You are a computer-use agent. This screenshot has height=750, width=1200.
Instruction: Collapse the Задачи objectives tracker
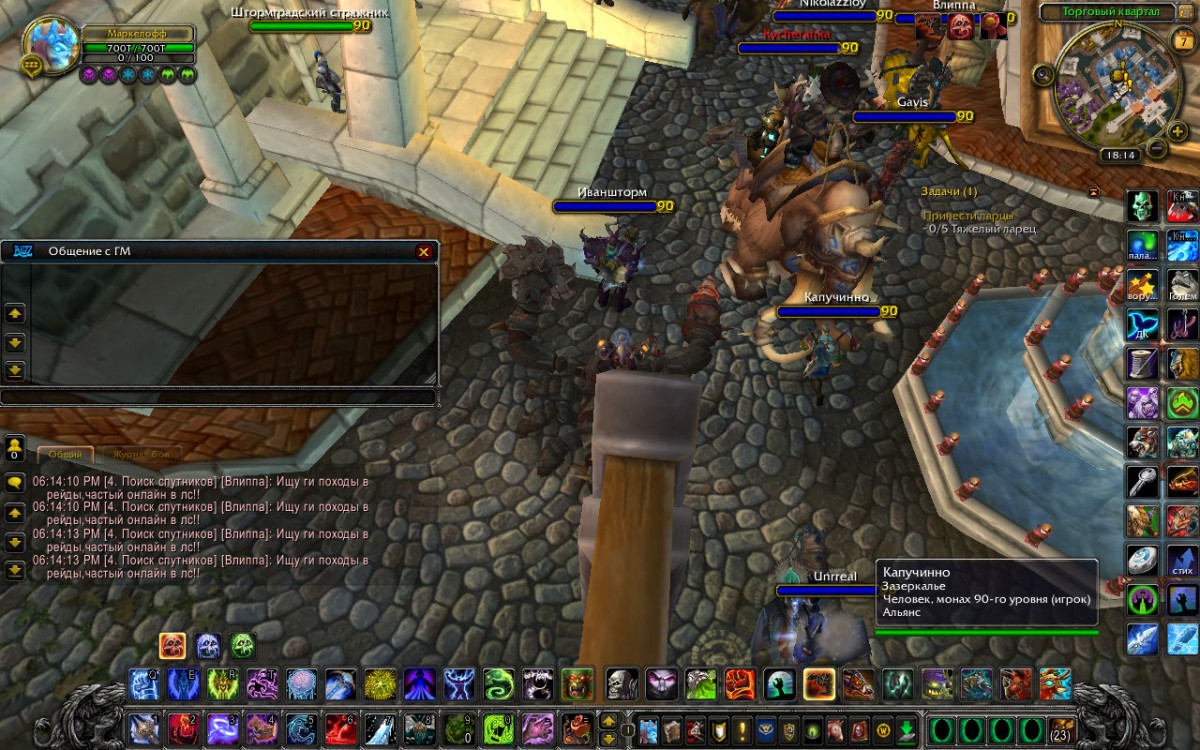click(1093, 191)
